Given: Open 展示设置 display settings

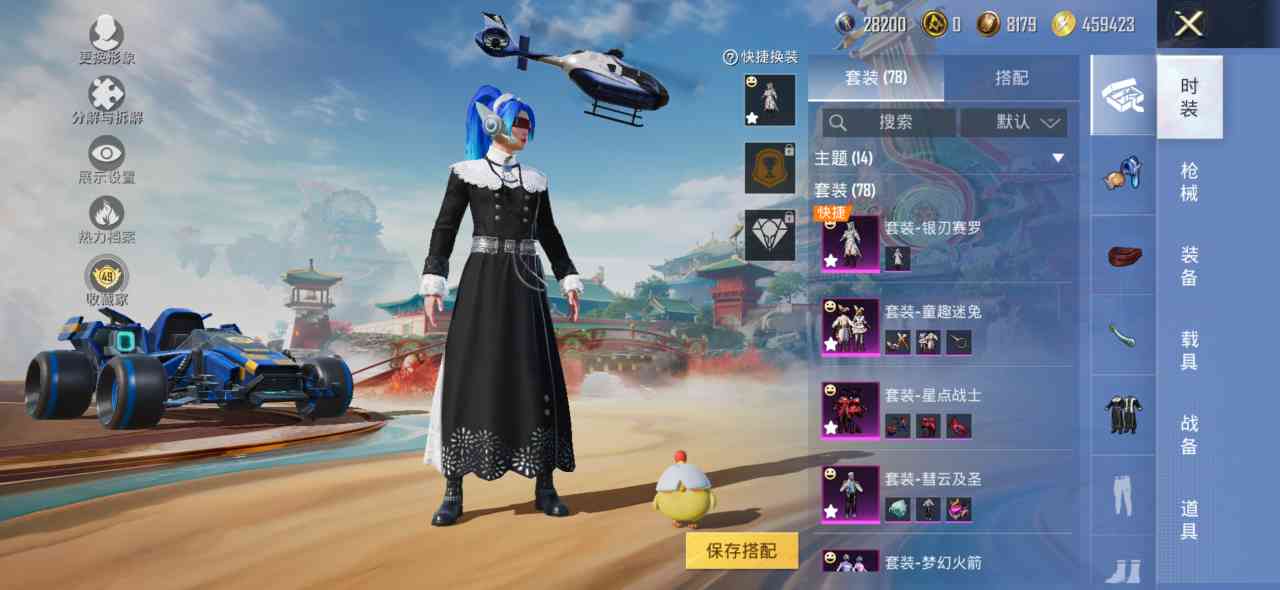Looking at the screenshot, I should point(107,158).
